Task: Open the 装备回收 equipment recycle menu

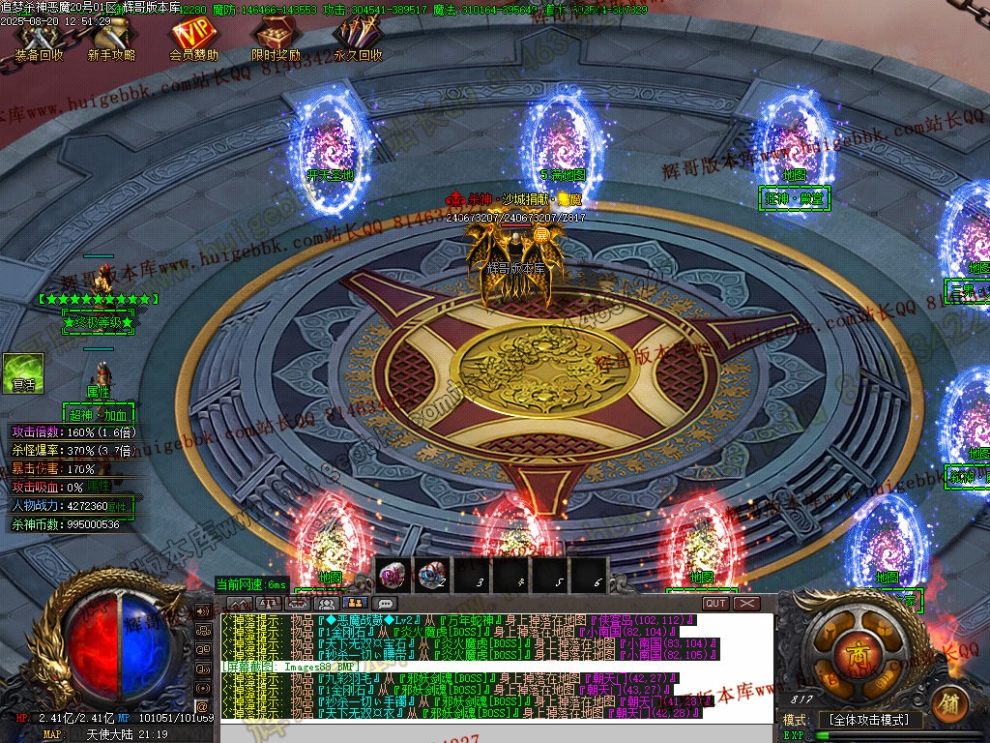Action: point(38,40)
